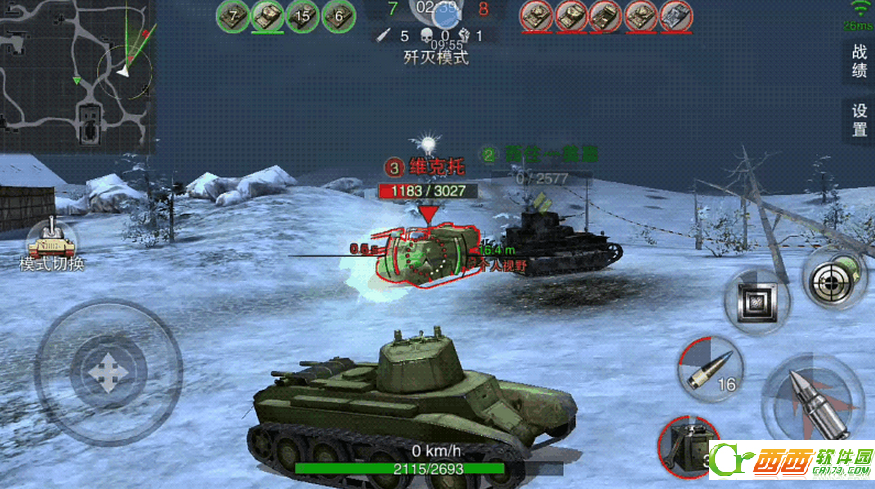Select the ally tank icon numbered 7

pyautogui.click(x=233, y=15)
